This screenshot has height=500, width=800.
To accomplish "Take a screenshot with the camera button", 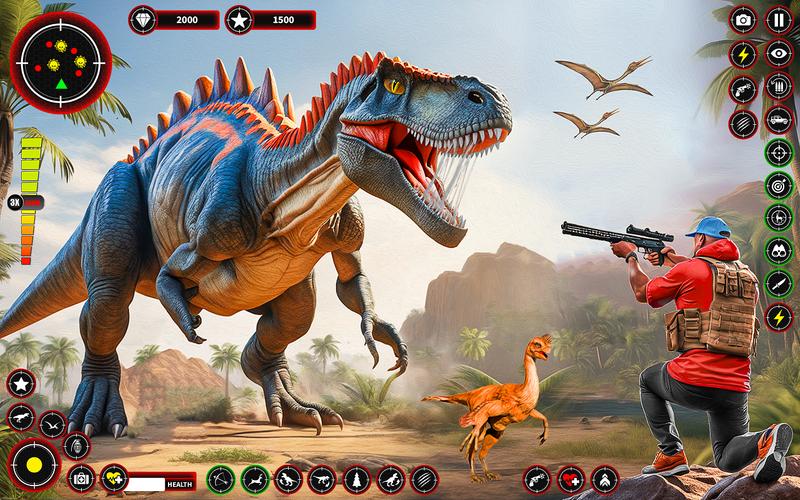I will 744,18.
